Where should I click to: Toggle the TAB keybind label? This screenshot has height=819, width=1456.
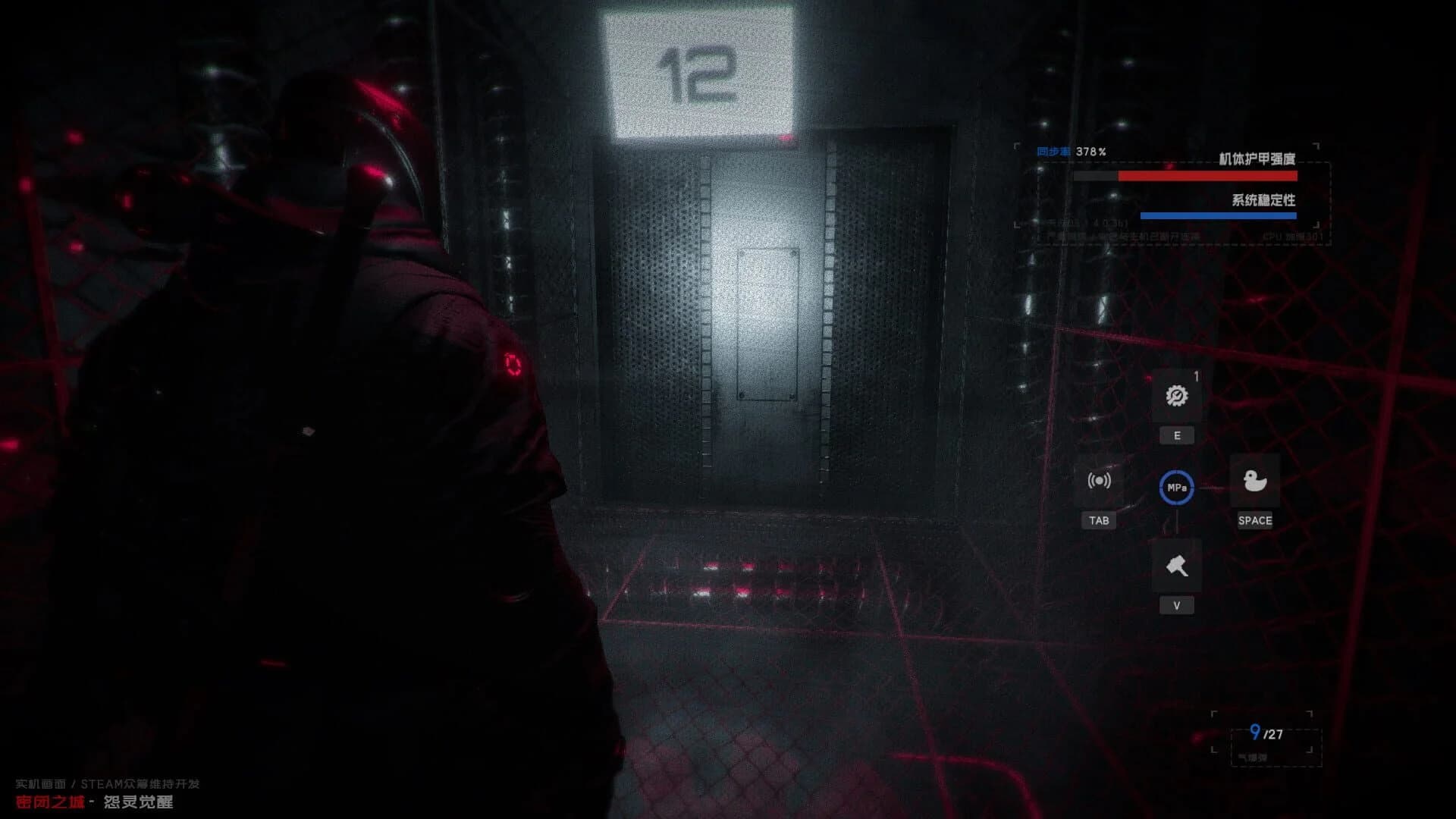pos(1099,520)
